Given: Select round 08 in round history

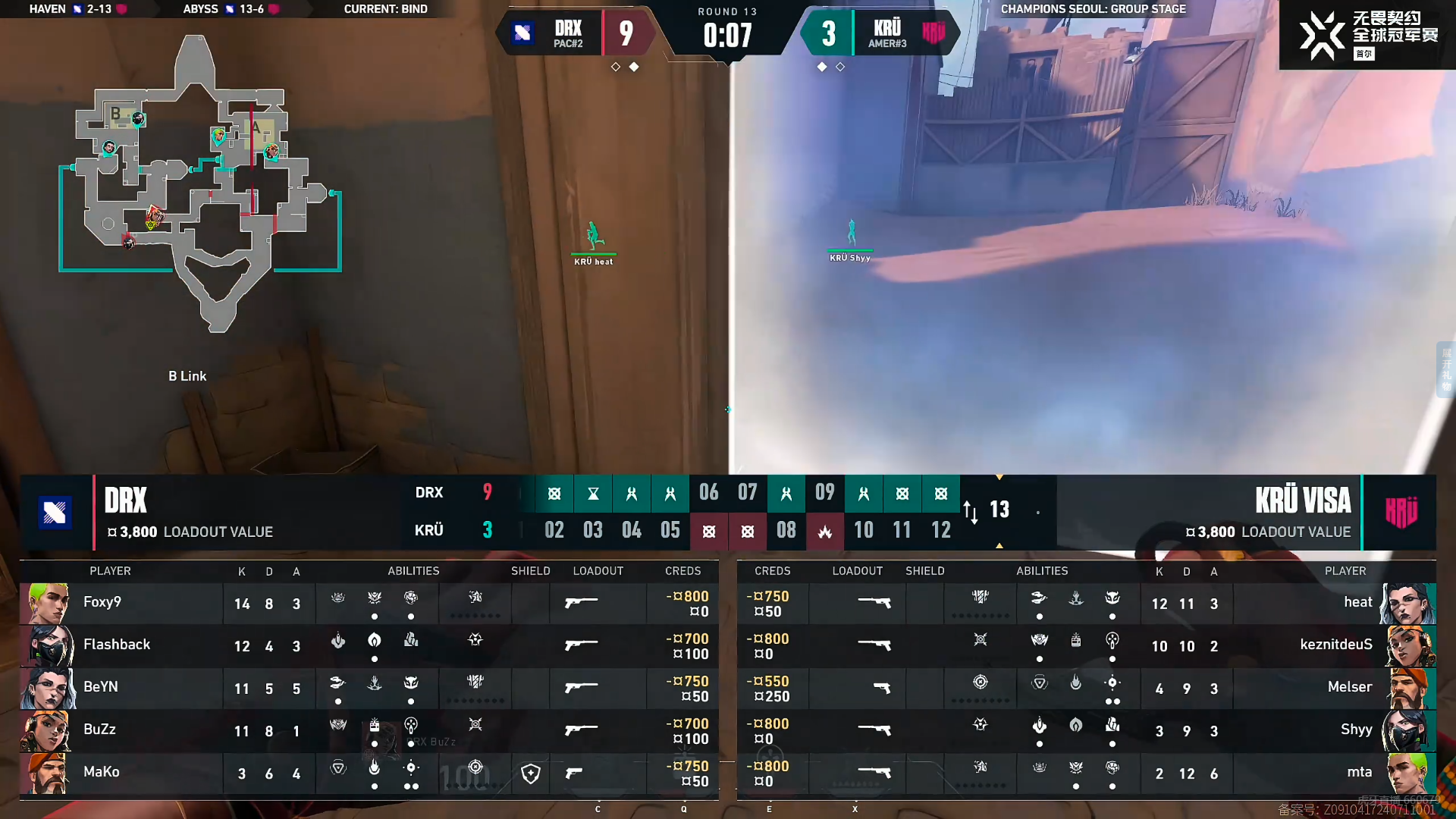Looking at the screenshot, I should coord(786,530).
